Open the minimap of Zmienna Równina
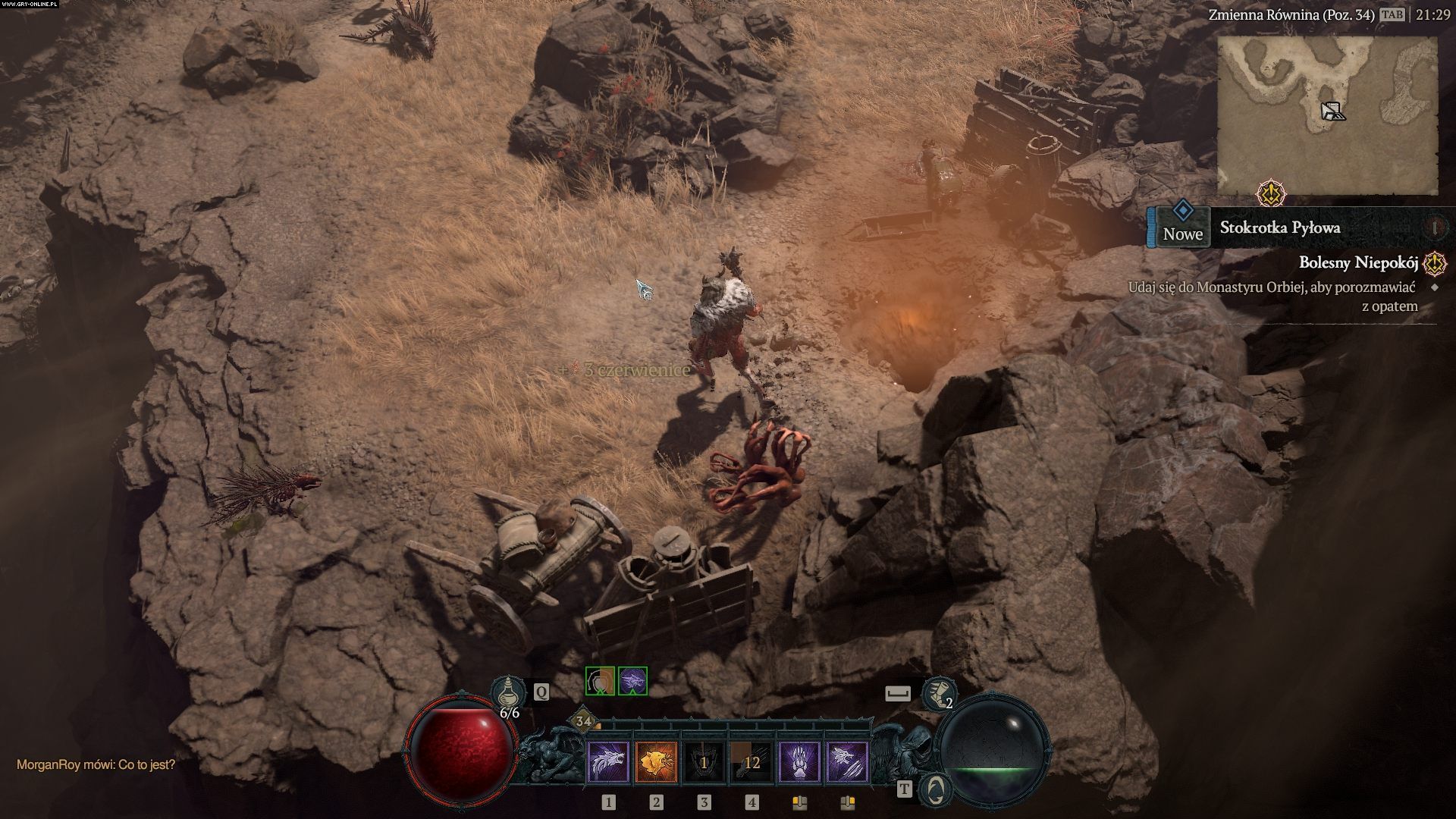The height and width of the screenshot is (819, 1456). coord(1327,115)
